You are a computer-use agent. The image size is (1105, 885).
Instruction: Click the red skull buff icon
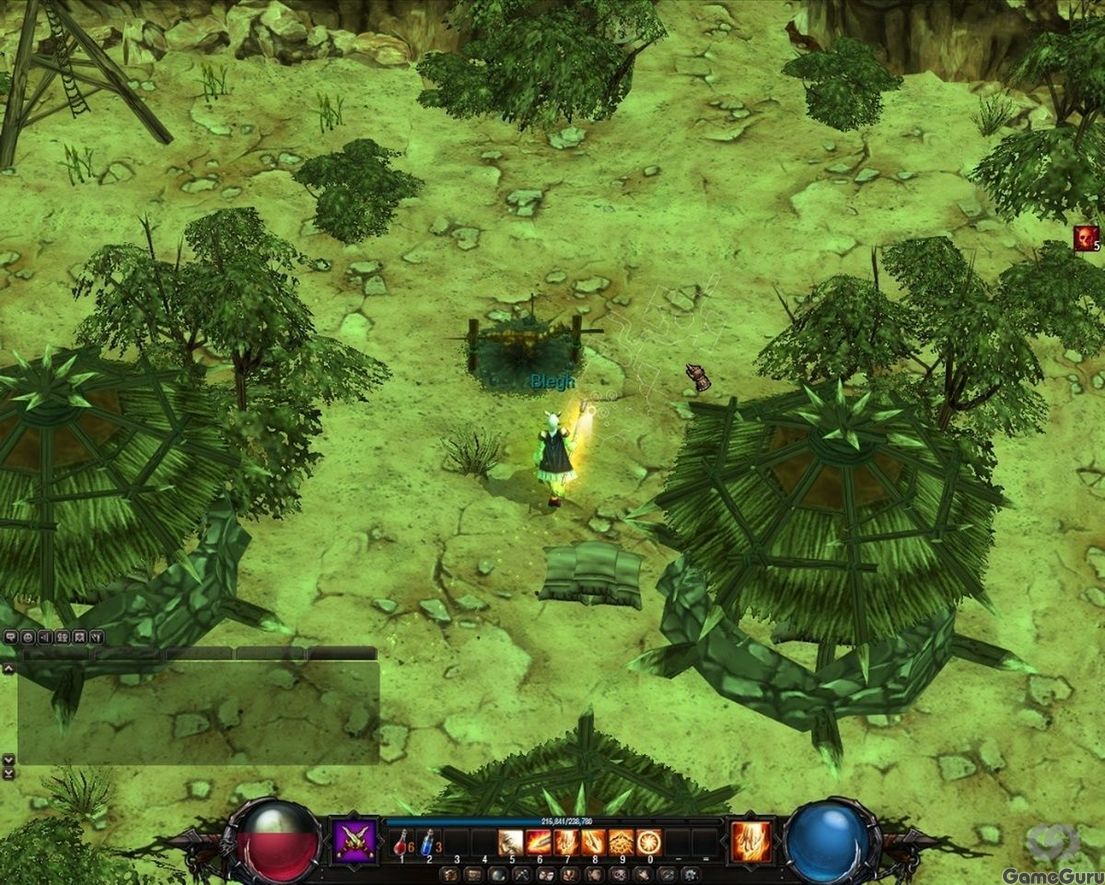pyautogui.click(x=1086, y=238)
